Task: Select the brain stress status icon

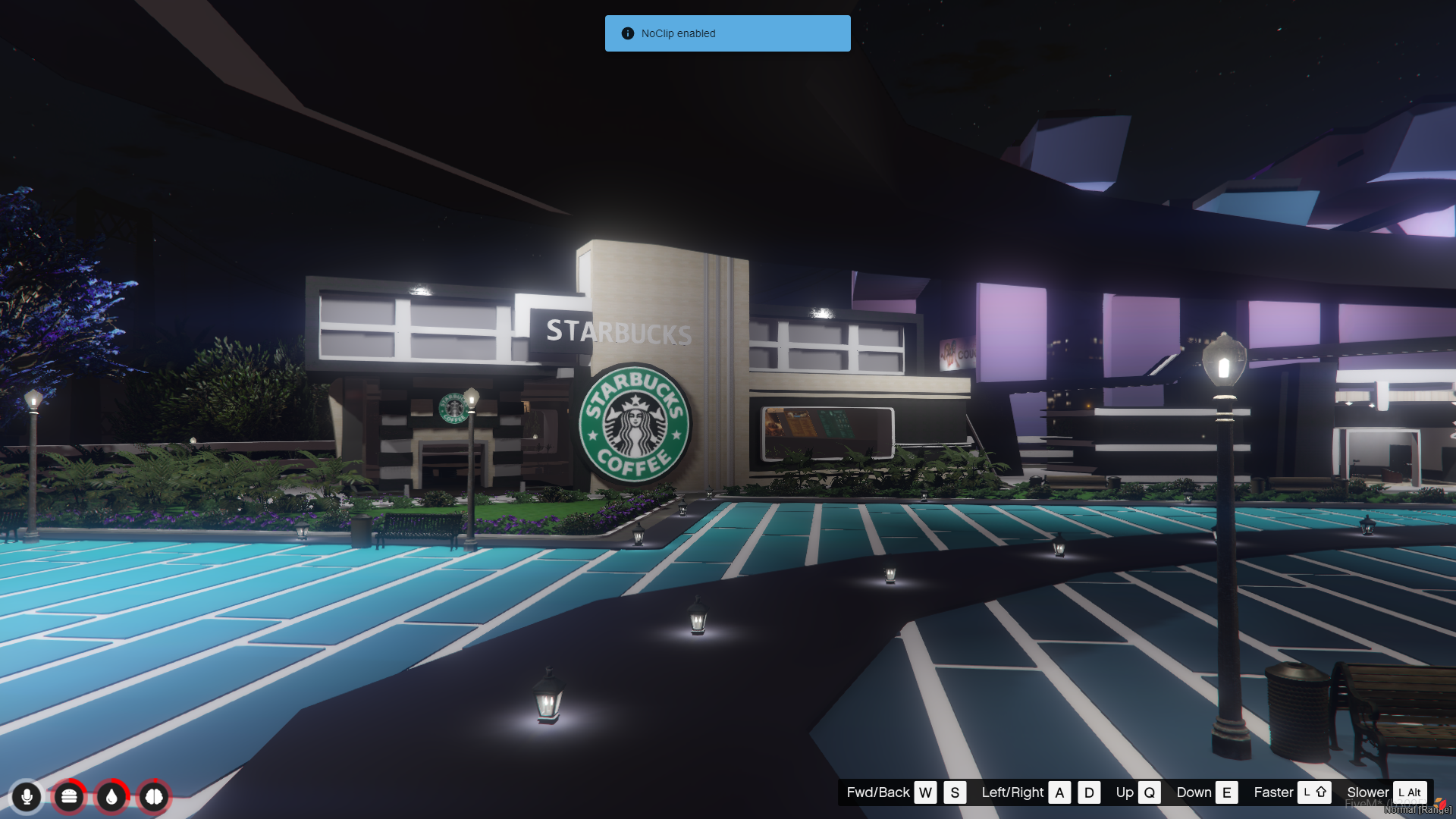Action: (x=154, y=796)
